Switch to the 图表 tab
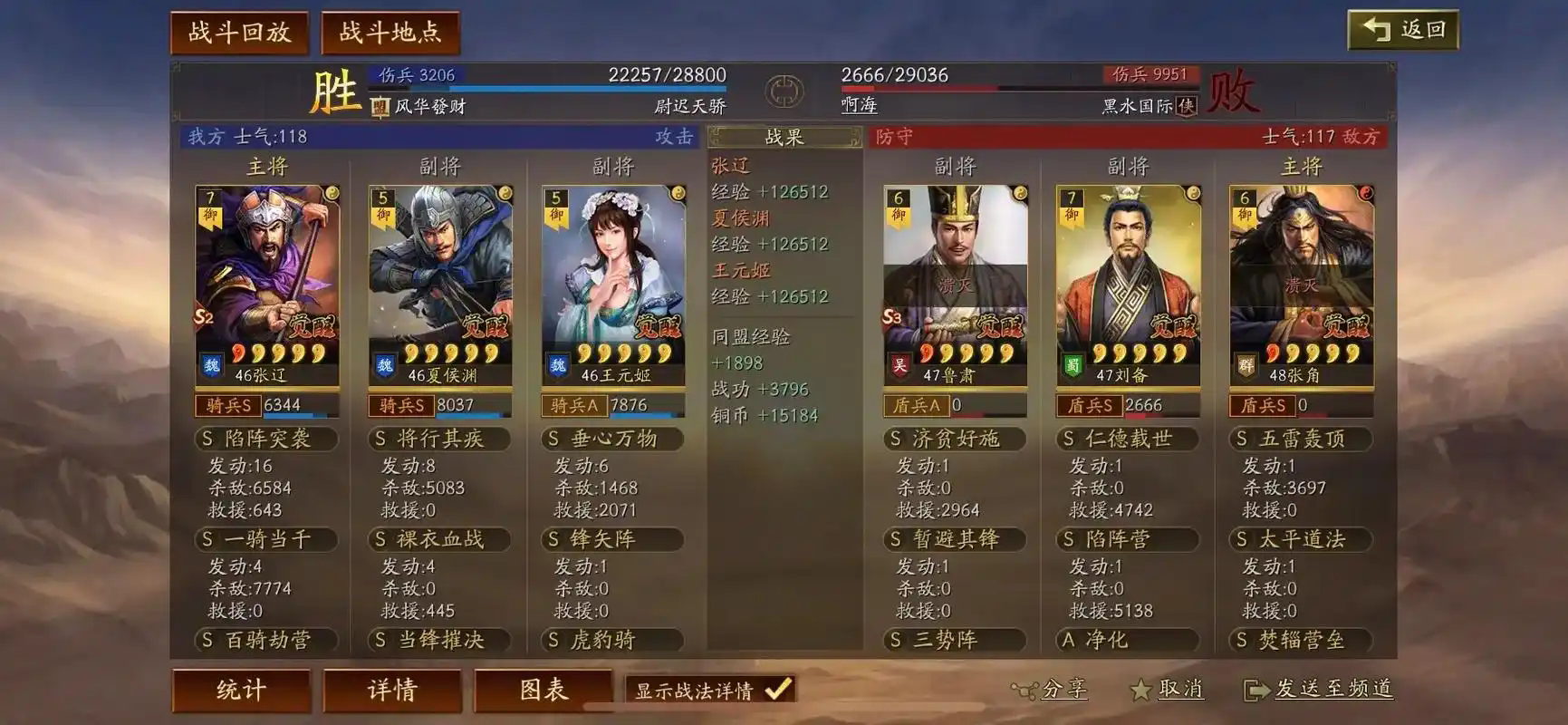The height and width of the screenshot is (725, 1568). [x=544, y=690]
